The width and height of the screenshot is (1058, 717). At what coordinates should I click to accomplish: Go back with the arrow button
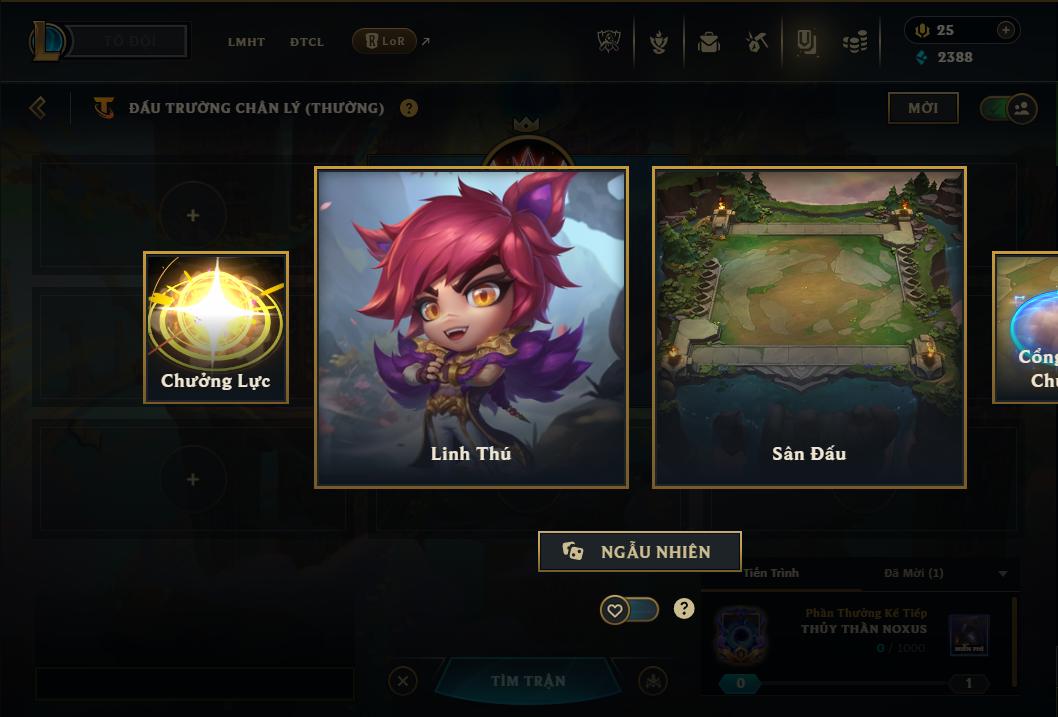[38, 107]
